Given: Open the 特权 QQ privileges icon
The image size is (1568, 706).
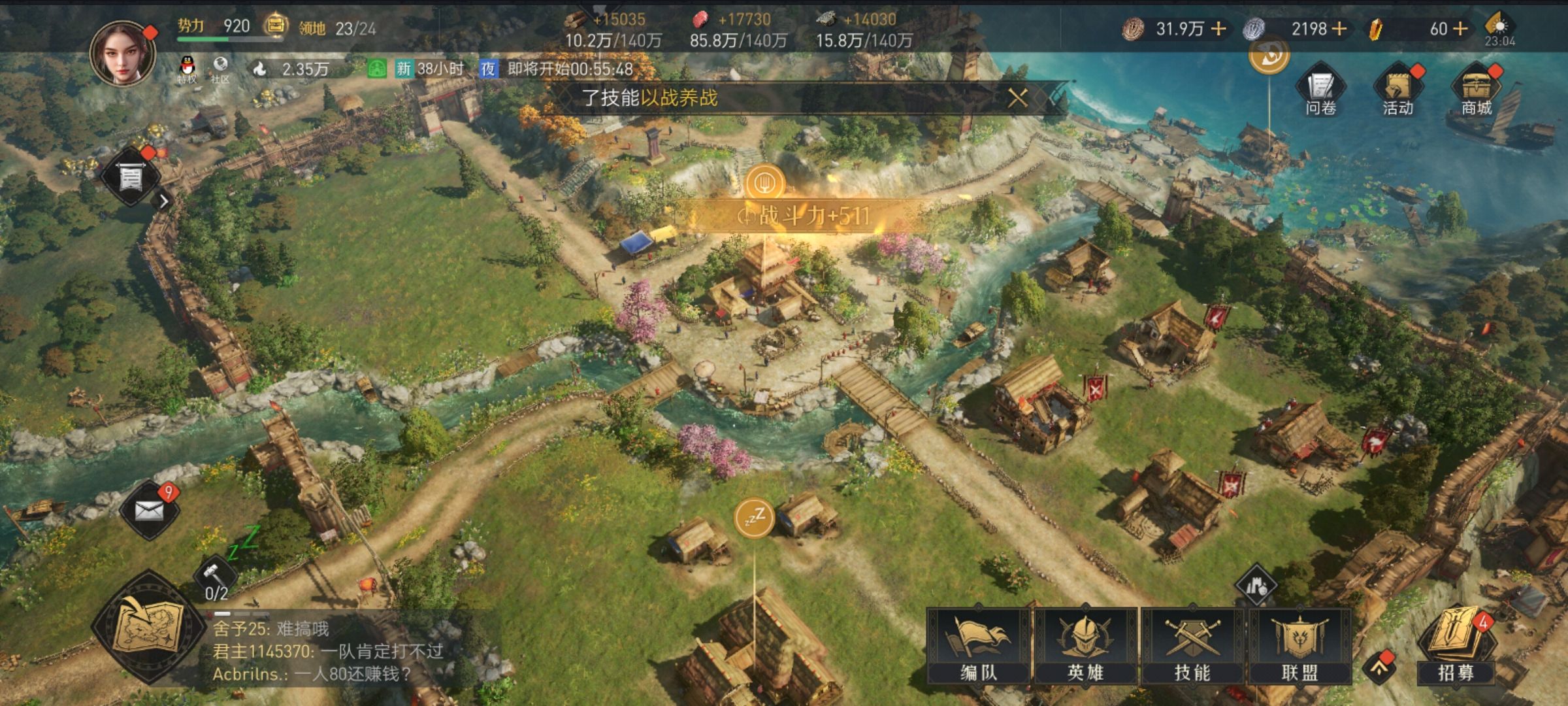Looking at the screenshot, I should click(187, 69).
